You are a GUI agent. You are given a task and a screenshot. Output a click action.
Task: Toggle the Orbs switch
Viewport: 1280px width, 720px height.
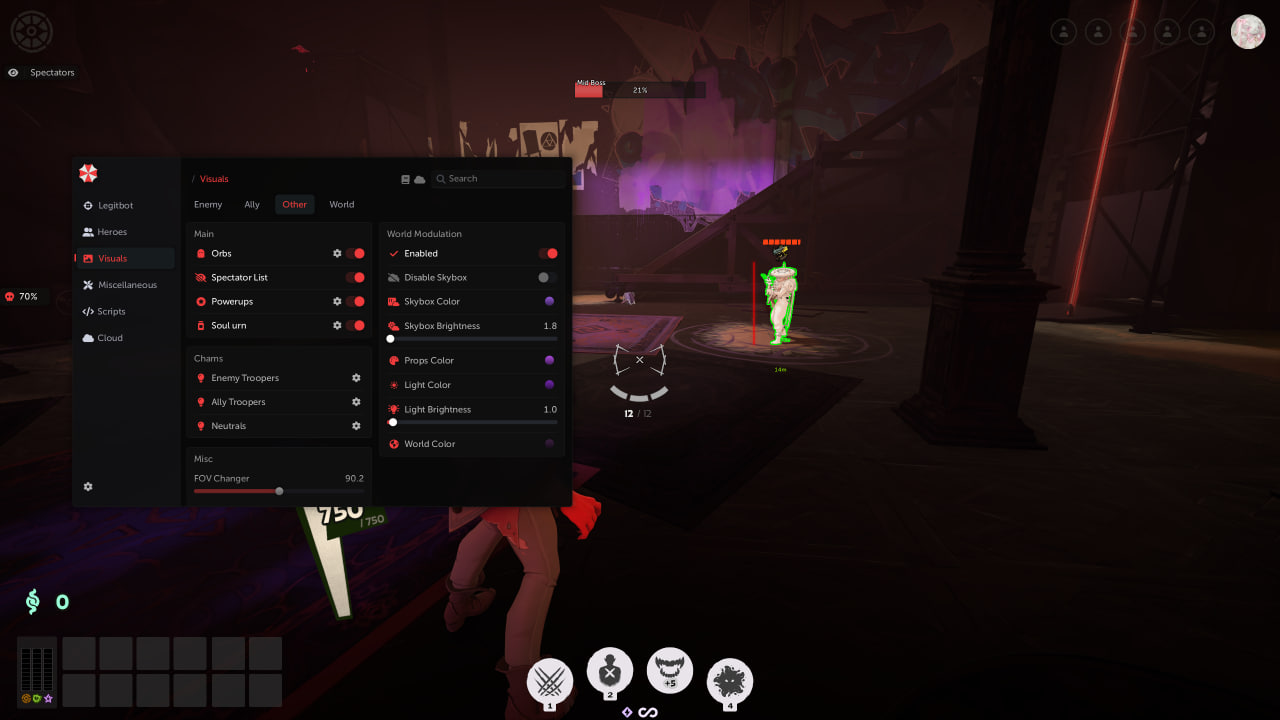click(x=355, y=254)
